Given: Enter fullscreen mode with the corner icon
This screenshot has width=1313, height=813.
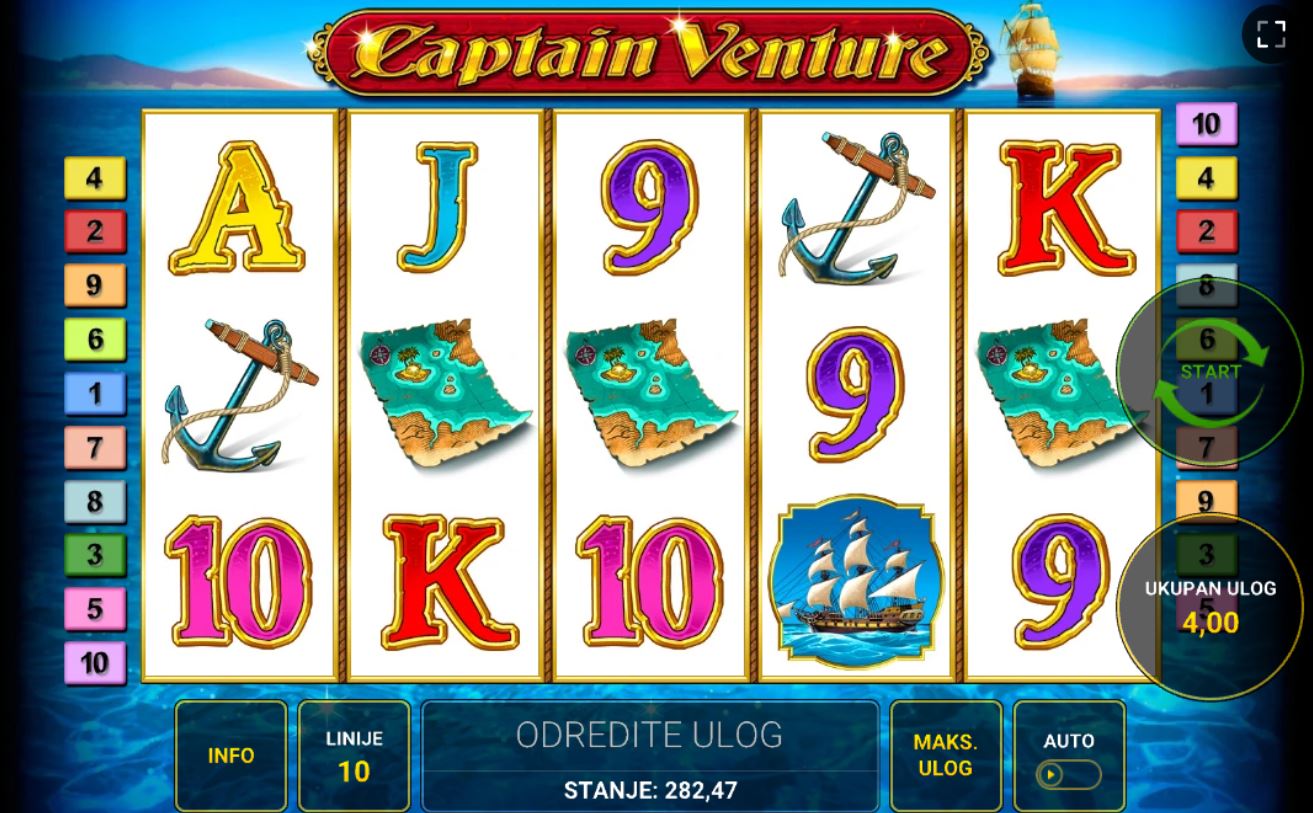Looking at the screenshot, I should (1271, 34).
